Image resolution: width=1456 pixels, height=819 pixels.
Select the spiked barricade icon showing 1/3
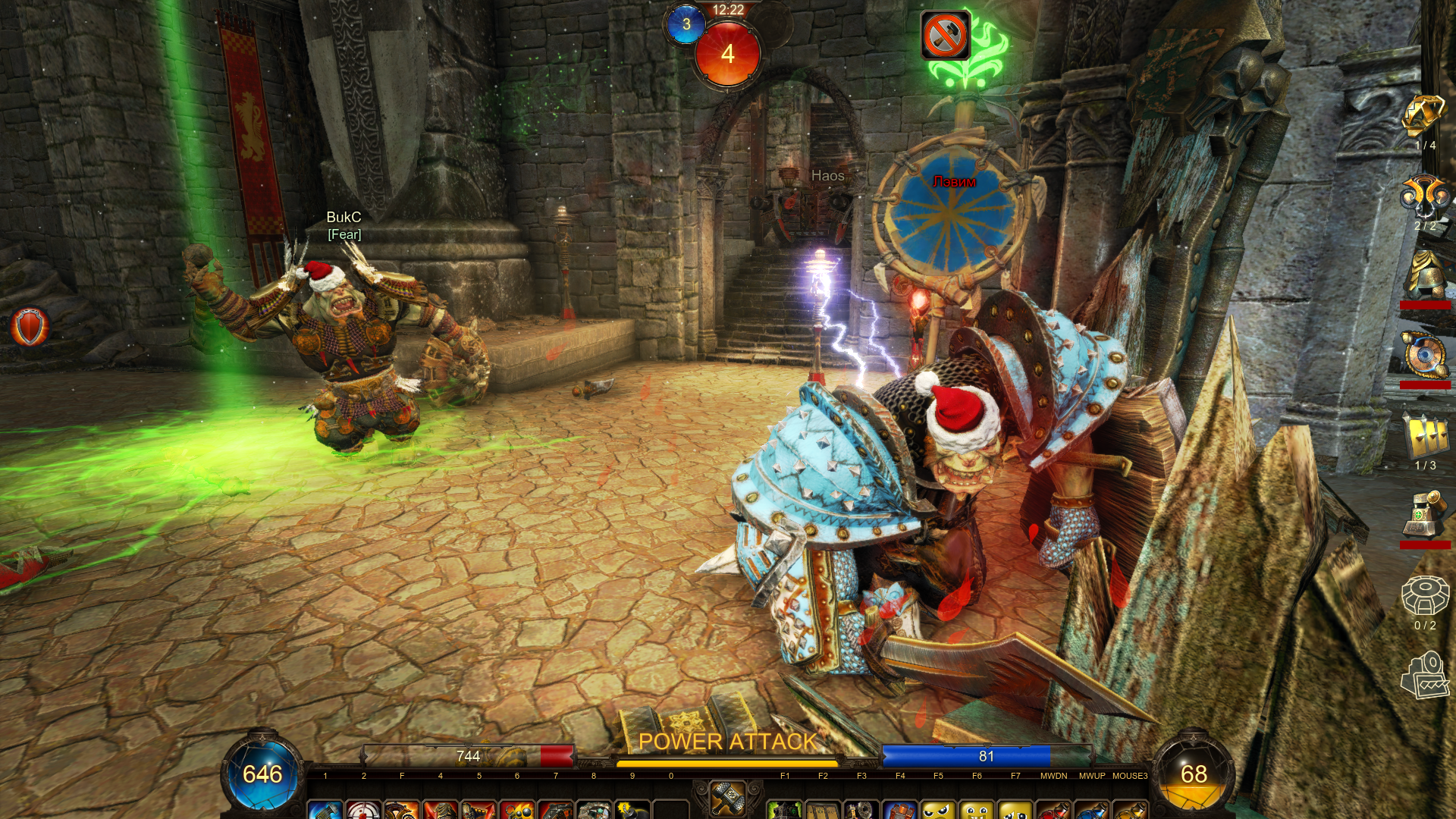pyautogui.click(x=1424, y=436)
